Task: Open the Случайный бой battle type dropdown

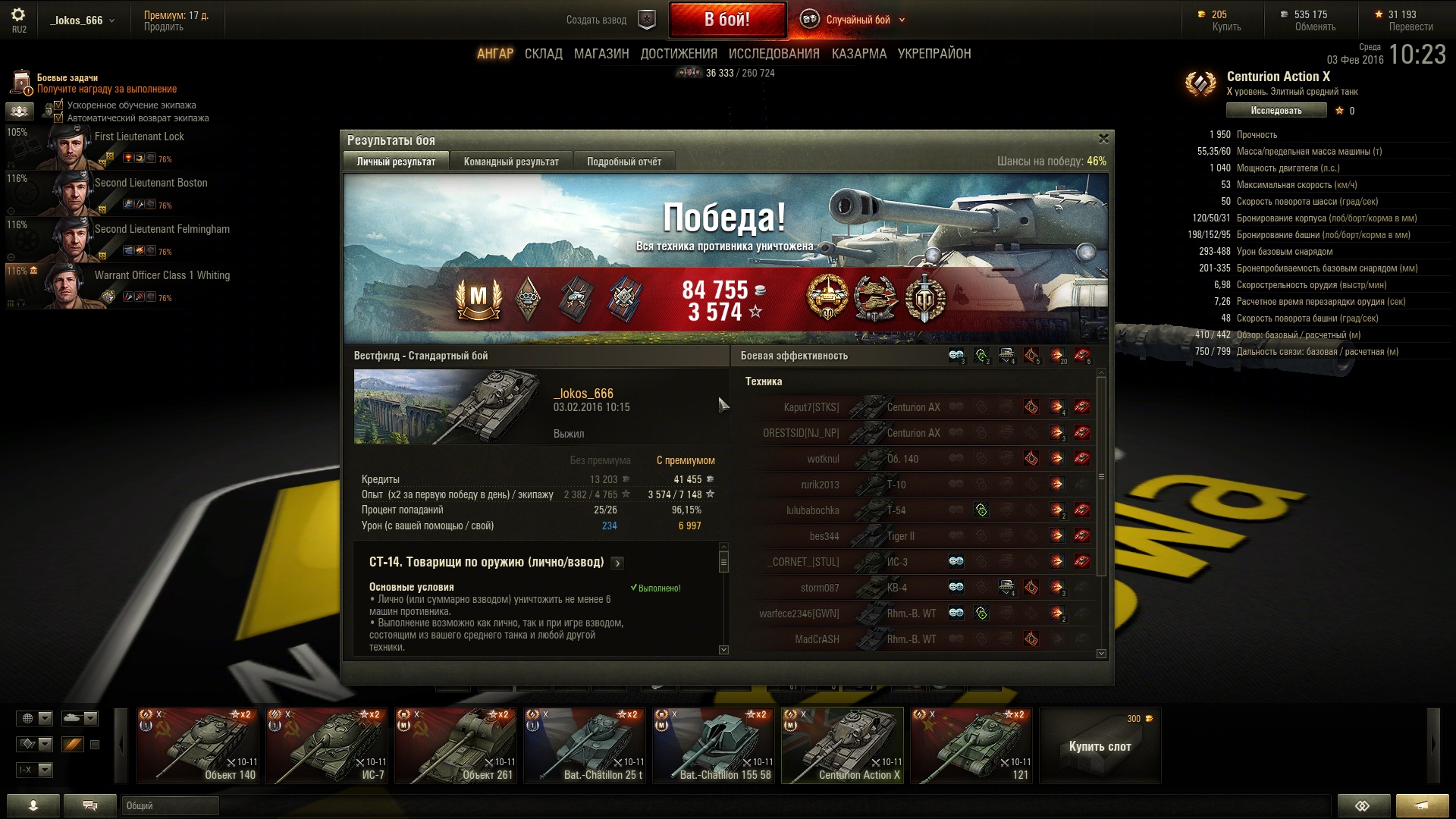Action: pos(857,20)
